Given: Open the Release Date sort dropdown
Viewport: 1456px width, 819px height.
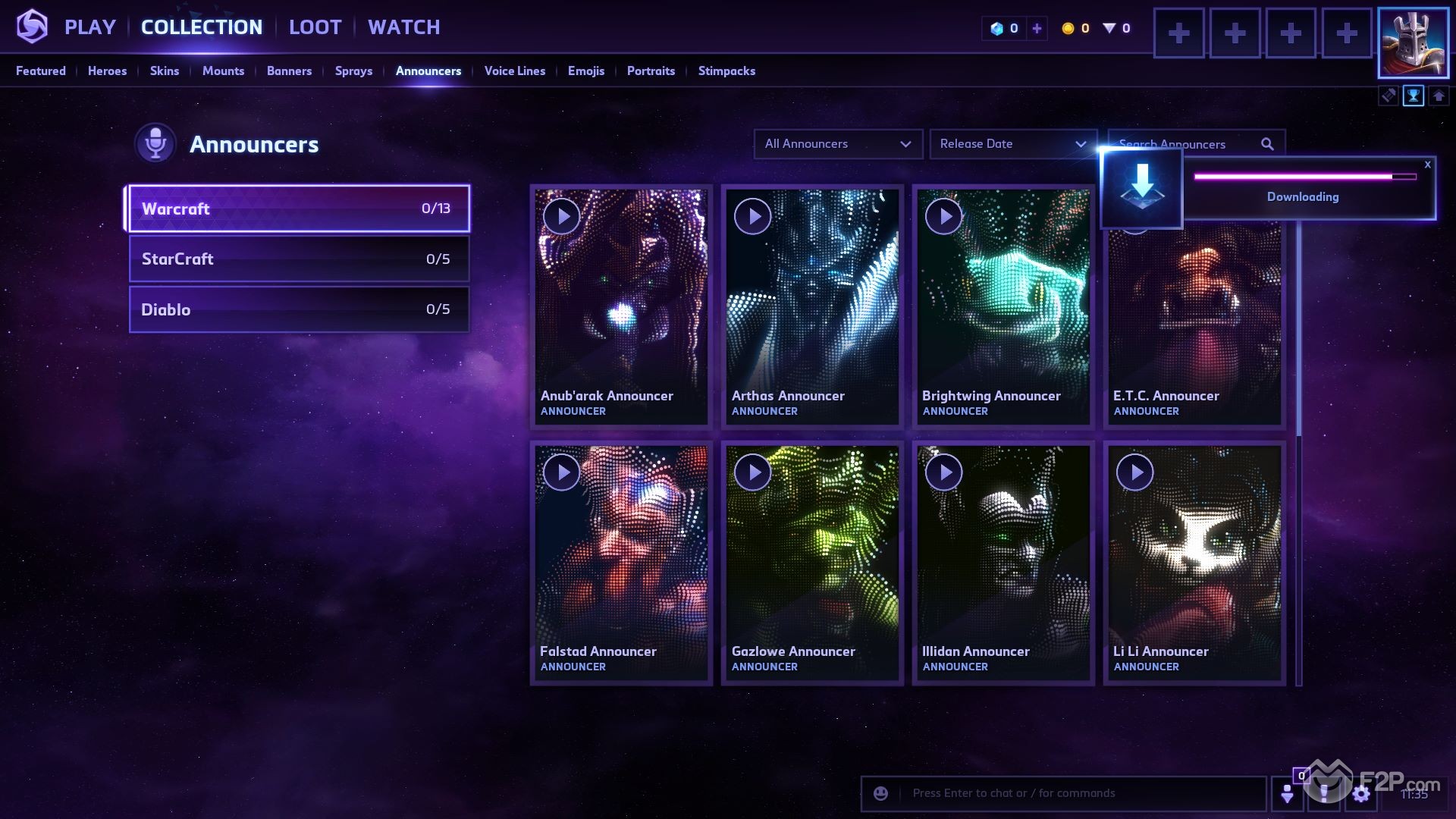Looking at the screenshot, I should click(x=1012, y=144).
